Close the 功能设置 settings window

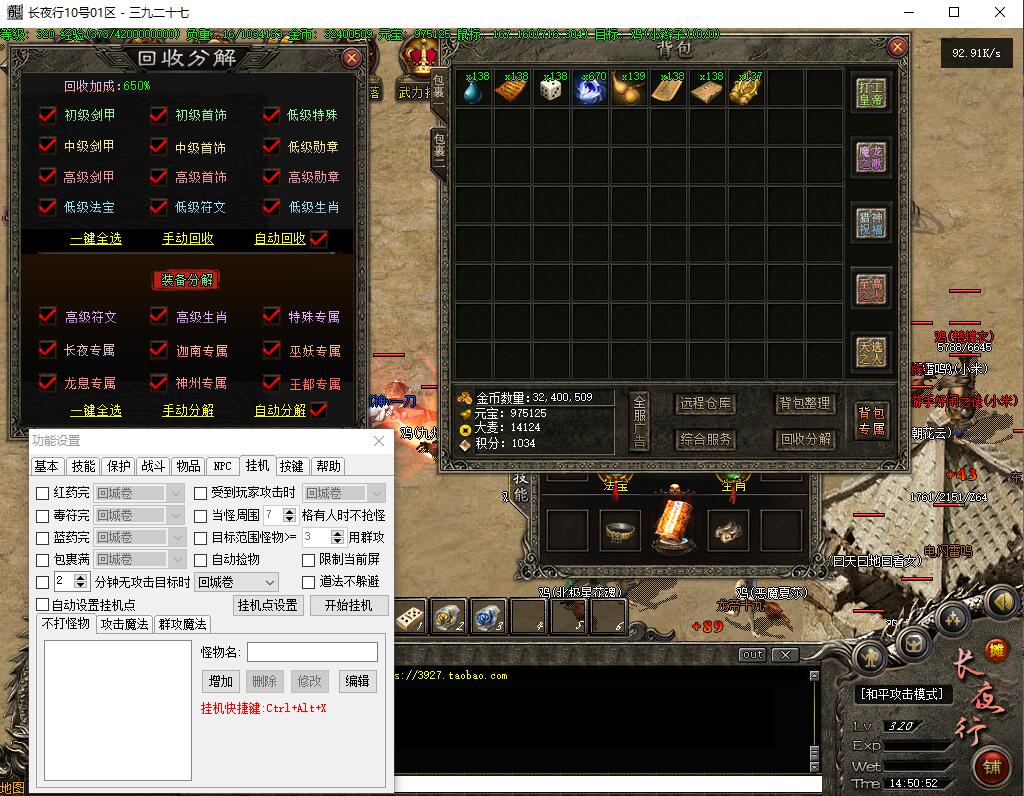pyautogui.click(x=379, y=441)
